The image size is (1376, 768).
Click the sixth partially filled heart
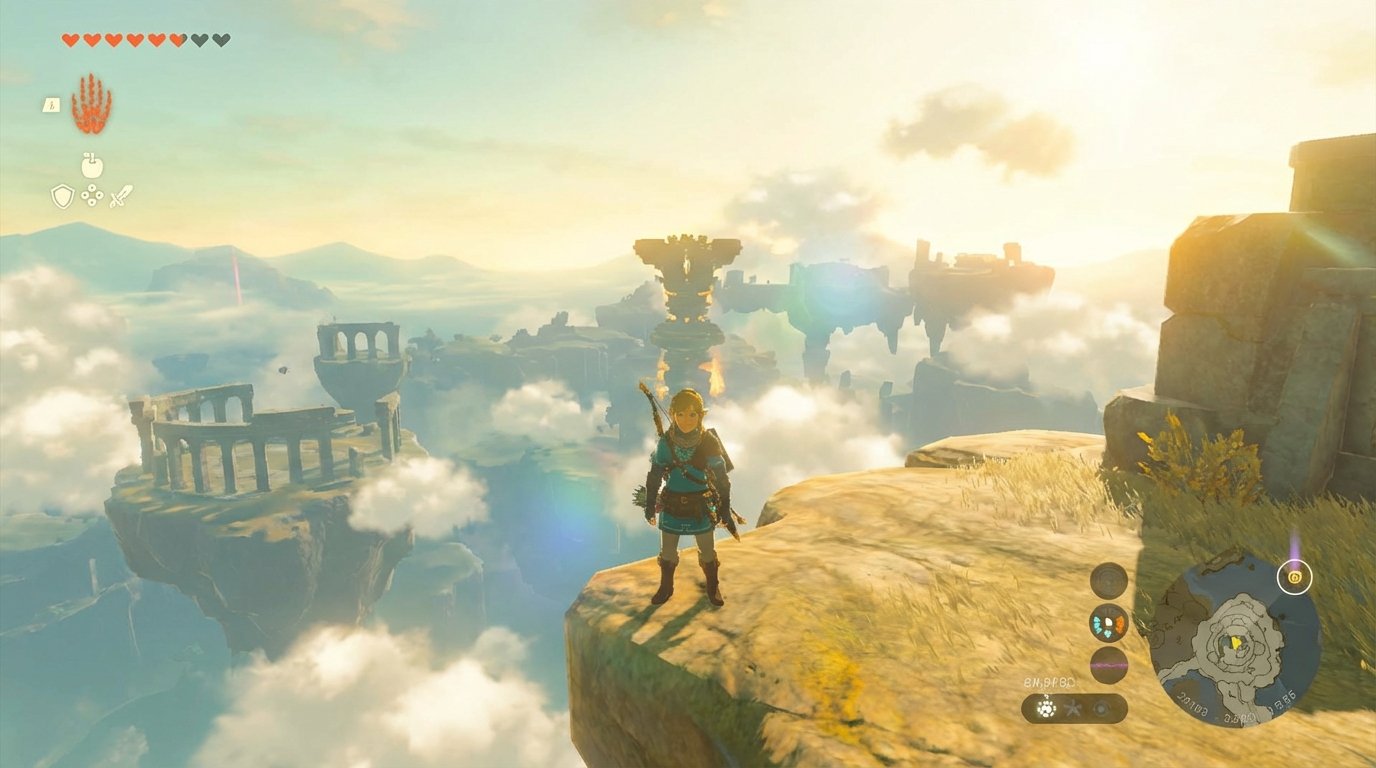(176, 39)
